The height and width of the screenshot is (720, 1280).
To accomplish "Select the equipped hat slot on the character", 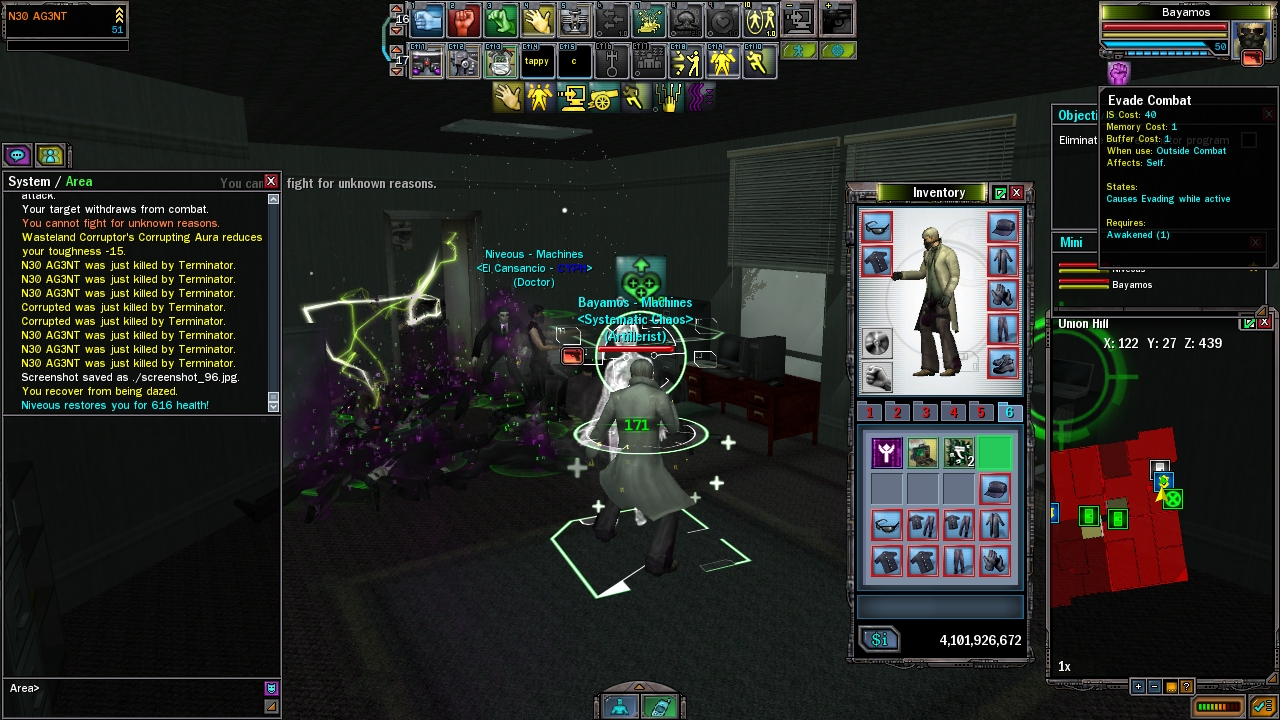I will (1002, 228).
